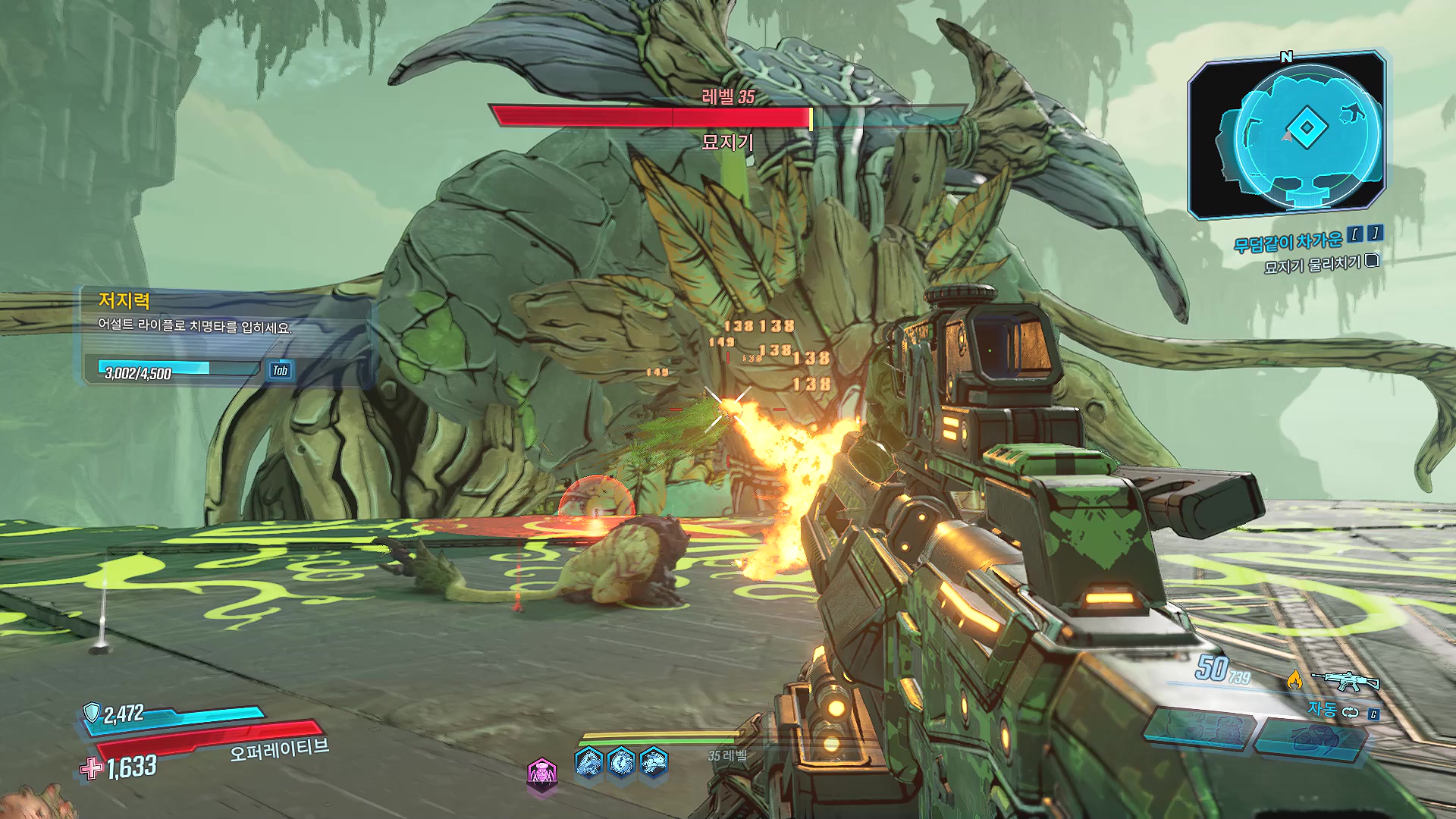Open the '저지력' challenge notification panel
This screenshot has width=1456, height=819.
pyautogui.click(x=227, y=337)
